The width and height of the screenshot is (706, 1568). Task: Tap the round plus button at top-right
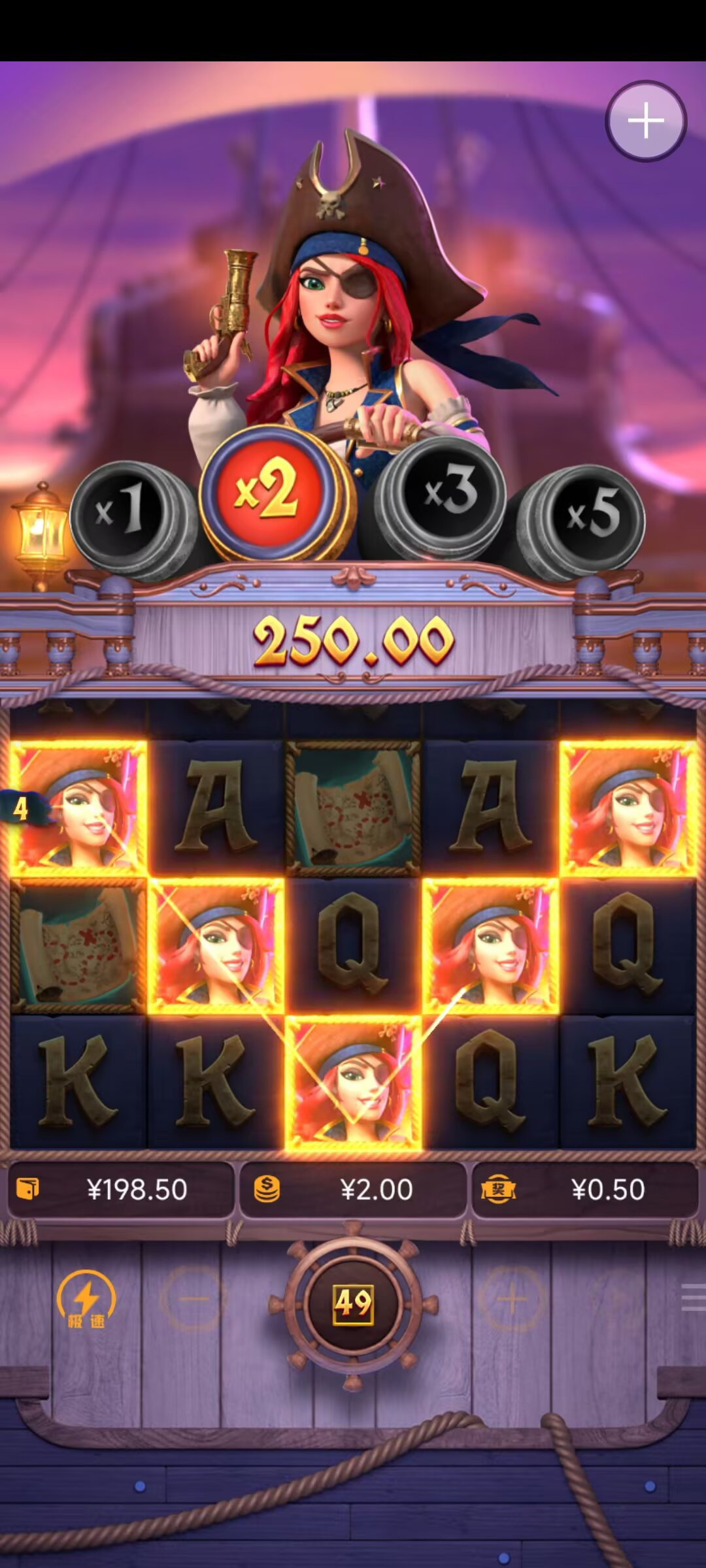click(645, 121)
